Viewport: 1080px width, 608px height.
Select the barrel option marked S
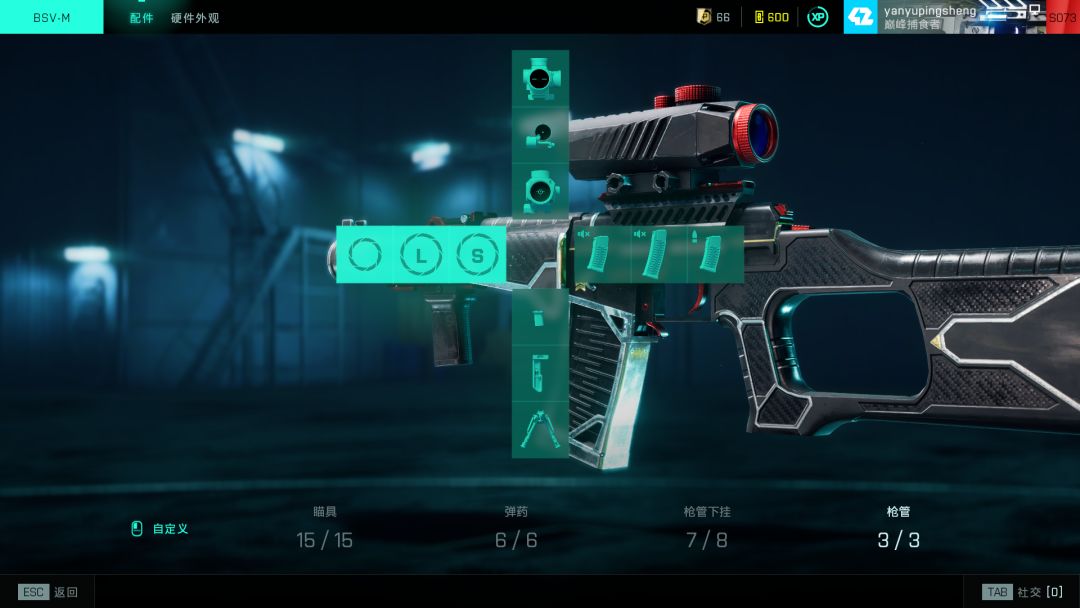(x=477, y=255)
